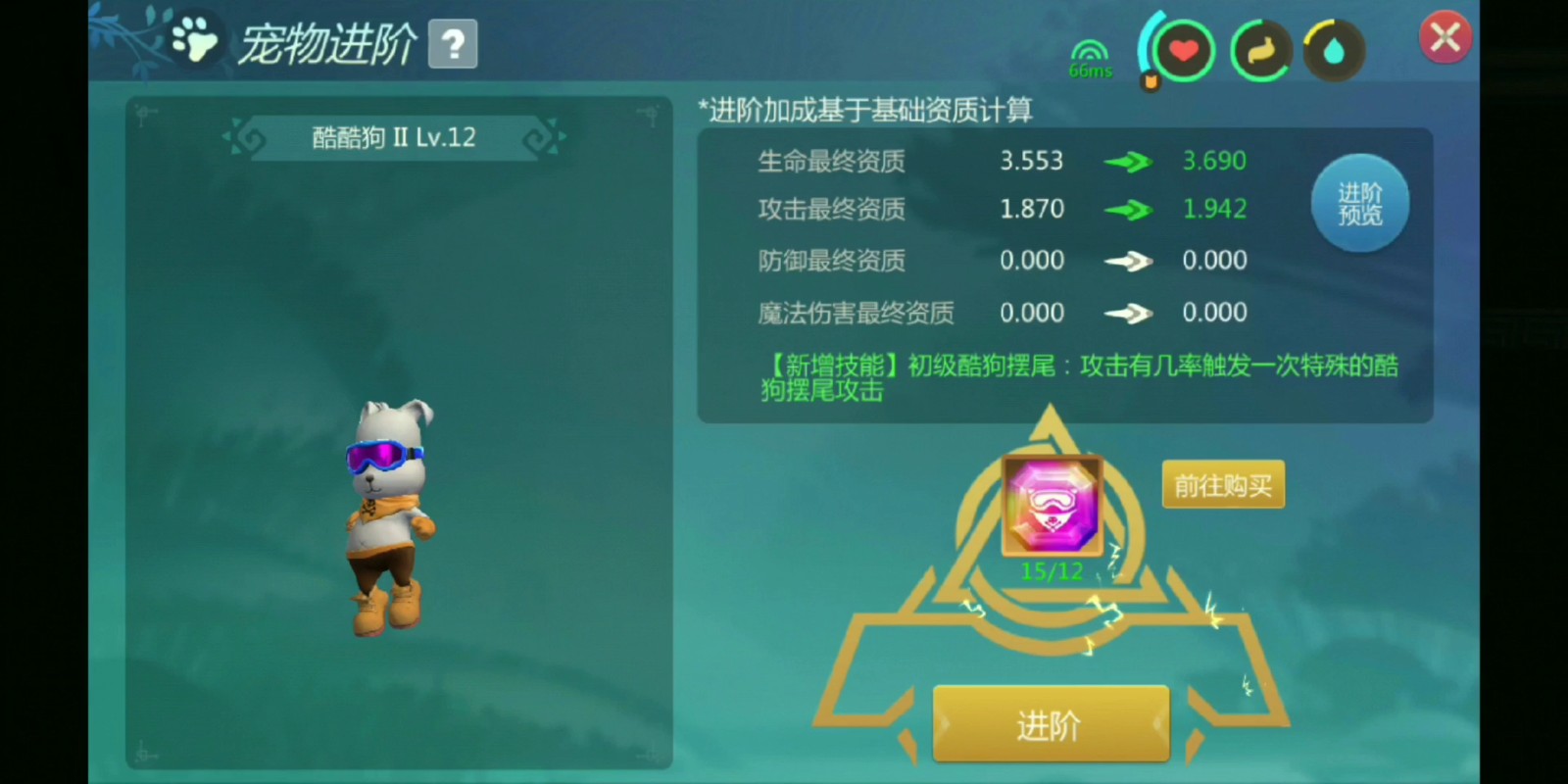Select the pink gem advancement material icon

click(x=1051, y=505)
